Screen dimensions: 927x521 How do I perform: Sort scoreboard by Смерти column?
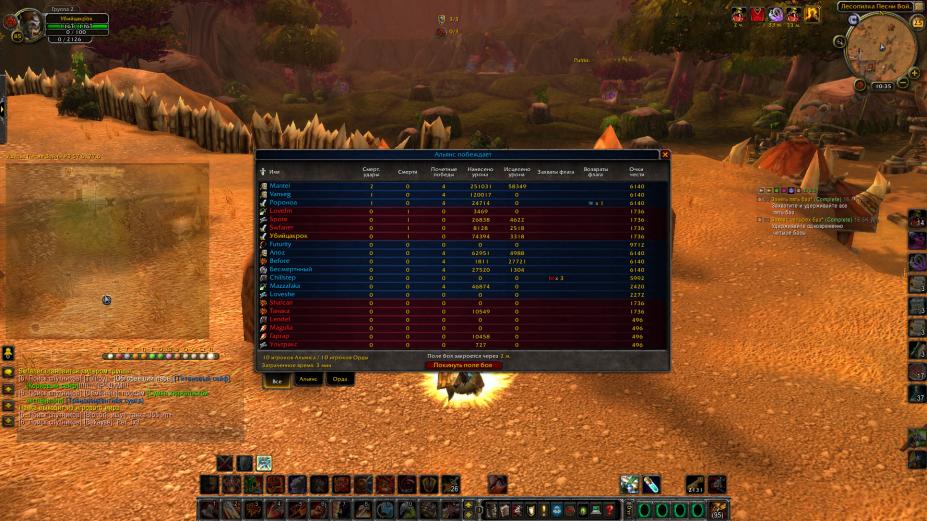(407, 172)
